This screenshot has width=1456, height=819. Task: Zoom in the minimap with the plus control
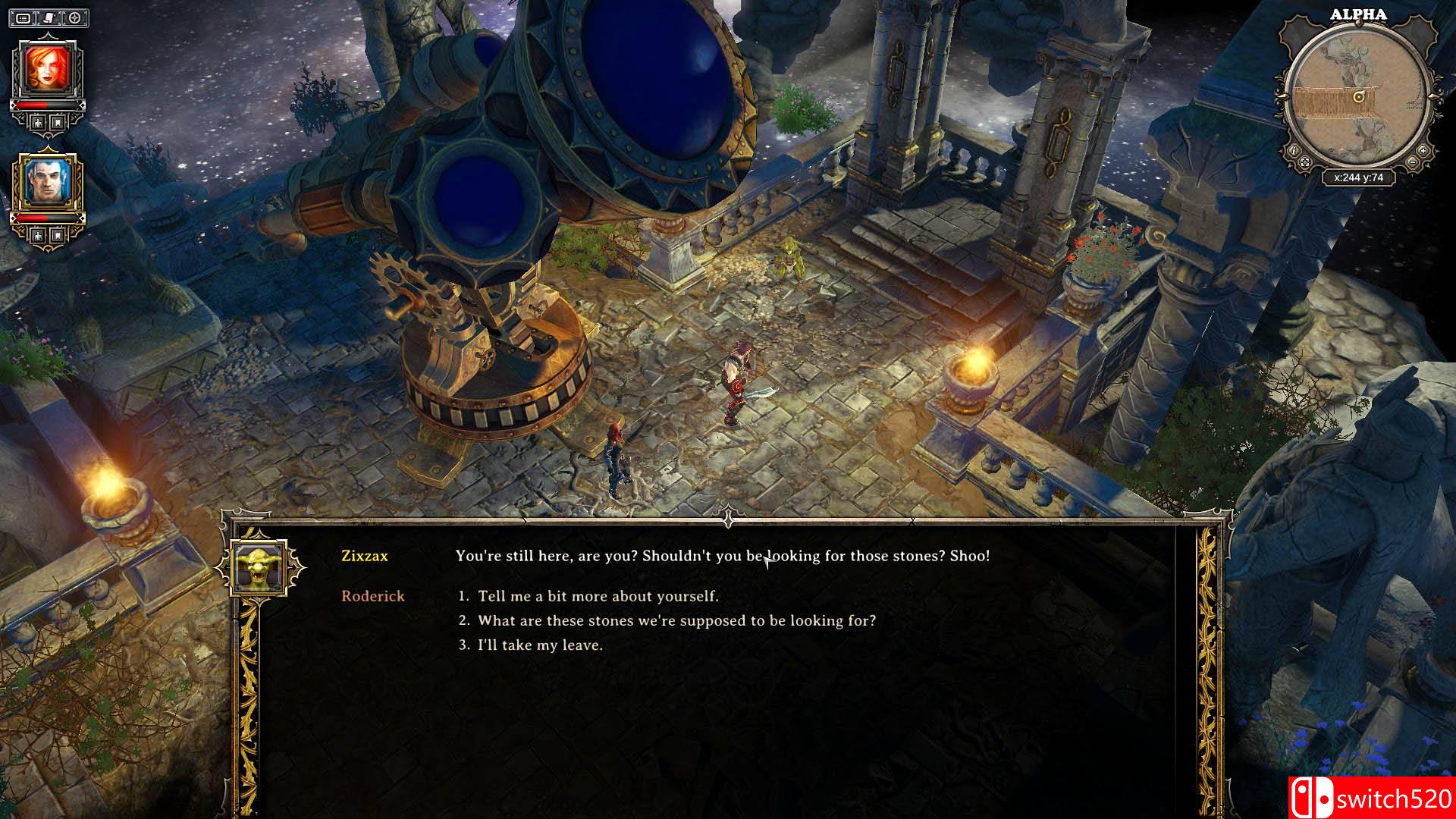(x=1423, y=151)
